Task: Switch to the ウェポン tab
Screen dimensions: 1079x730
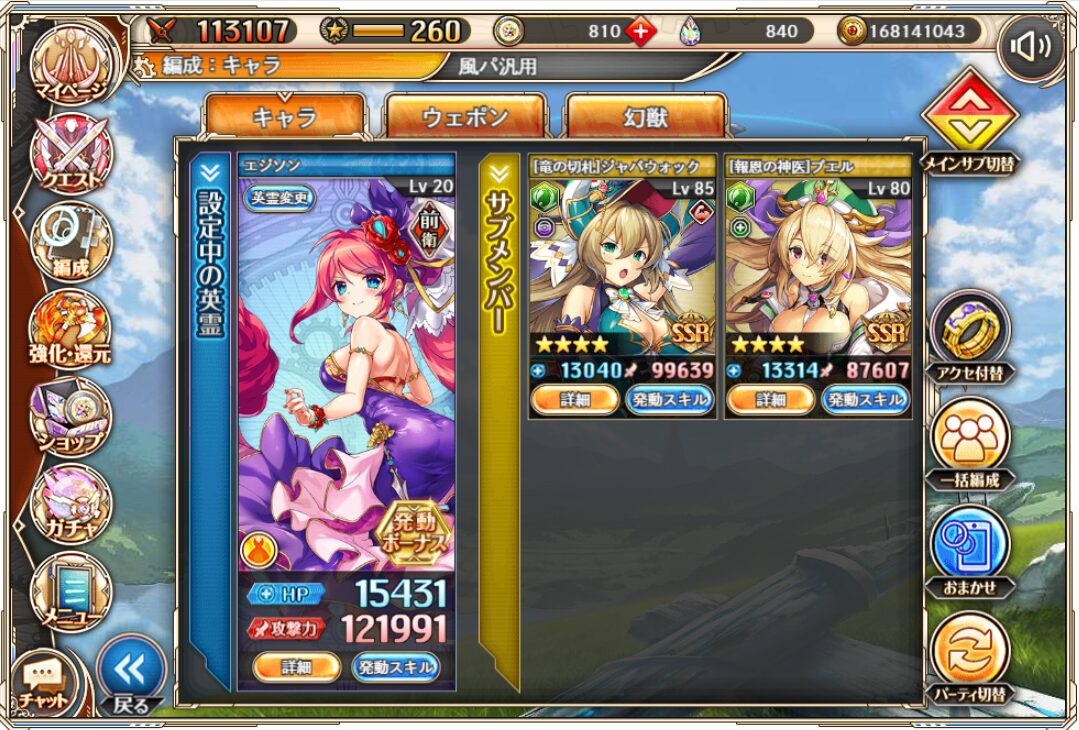Action: (x=465, y=117)
